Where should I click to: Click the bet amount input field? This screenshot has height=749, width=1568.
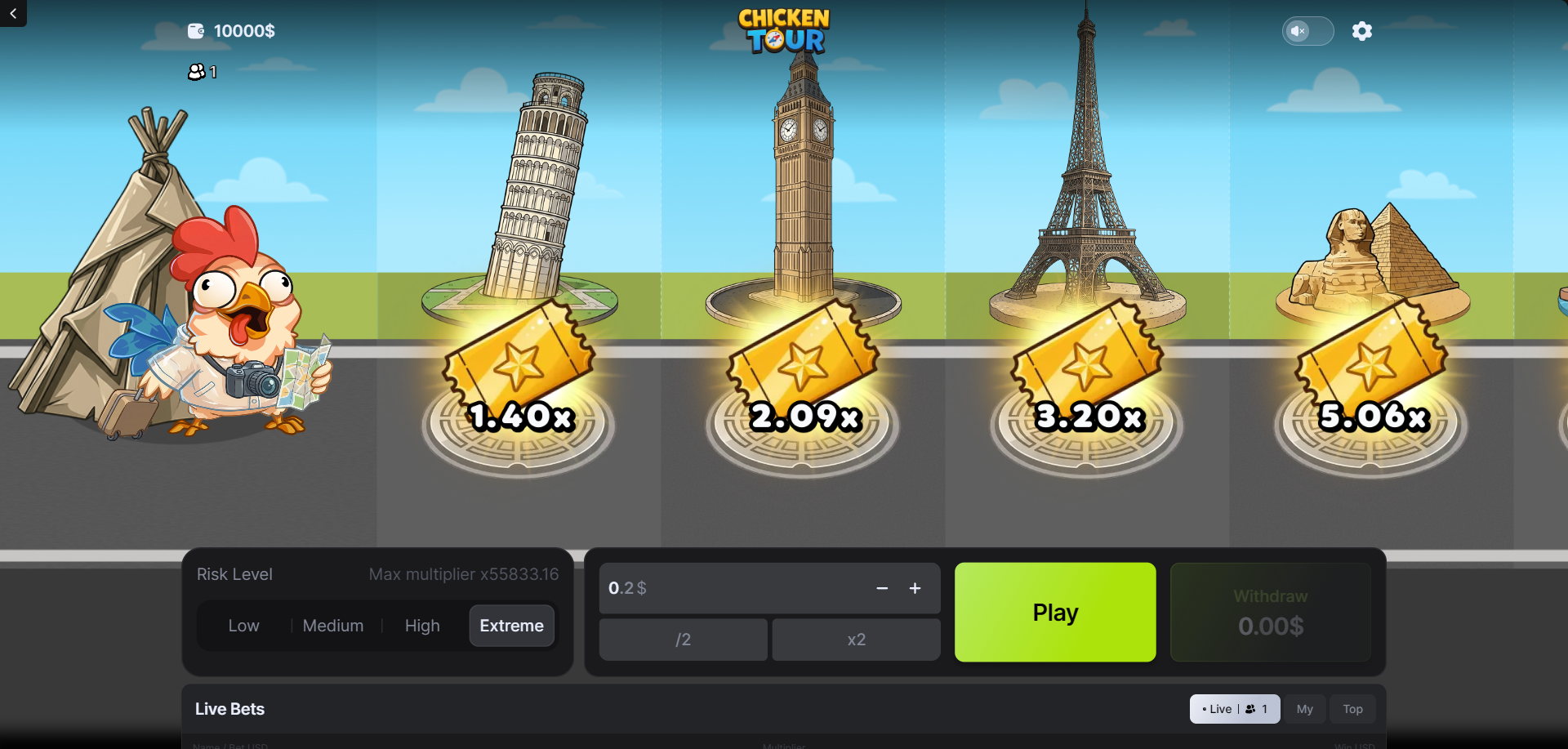735,588
